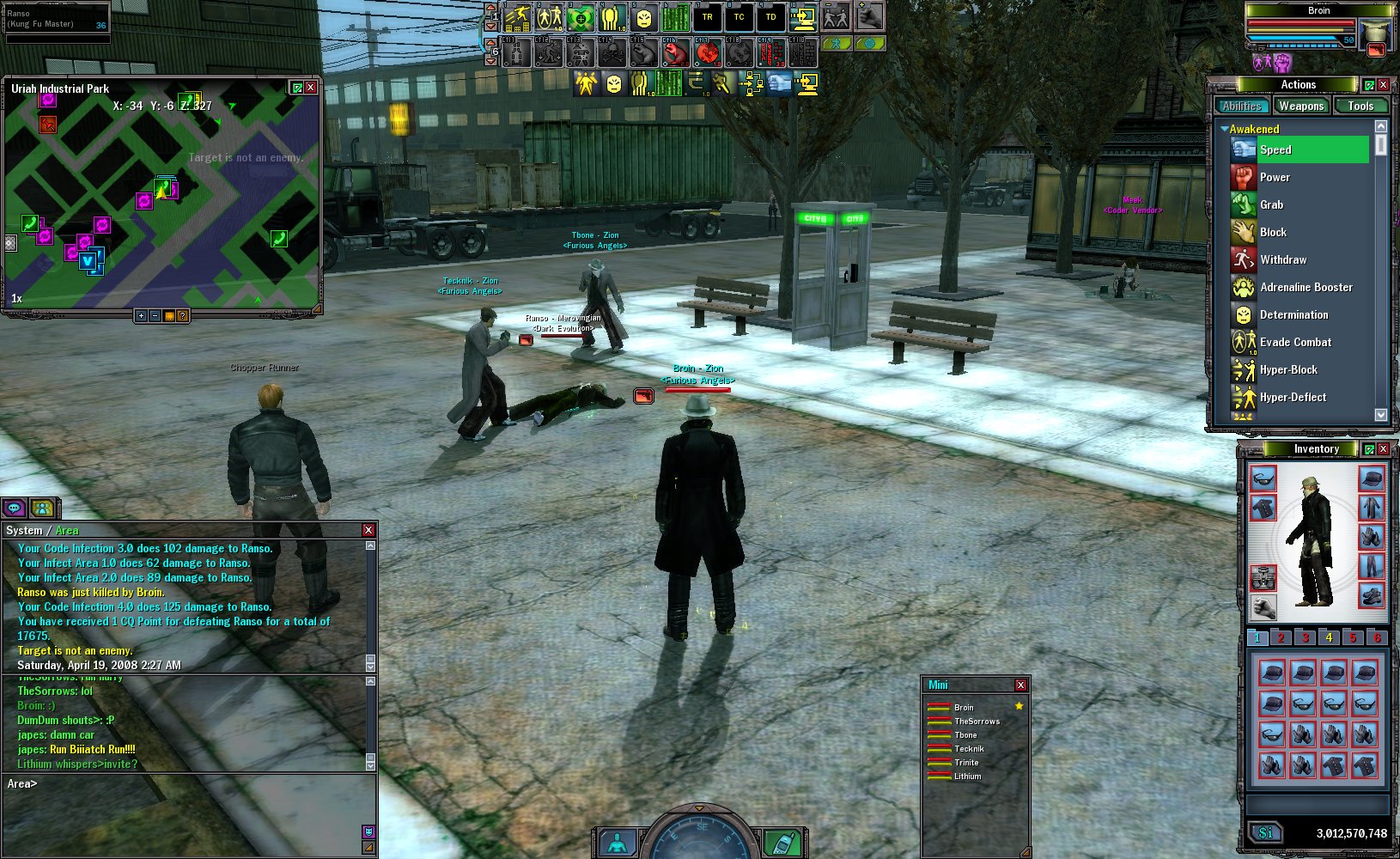The width and height of the screenshot is (1400, 859).
Task: Activate the TR hotbar slot
Action: [x=707, y=17]
